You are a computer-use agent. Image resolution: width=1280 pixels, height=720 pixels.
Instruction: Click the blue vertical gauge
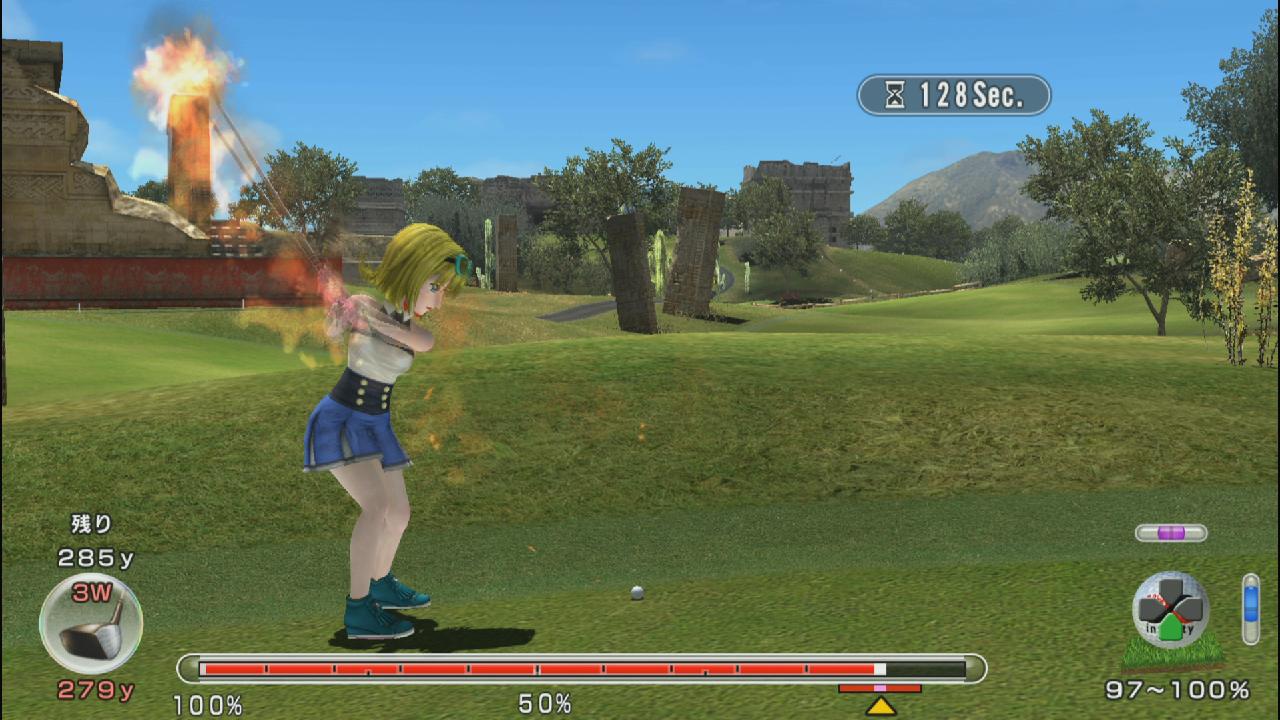pos(1250,608)
